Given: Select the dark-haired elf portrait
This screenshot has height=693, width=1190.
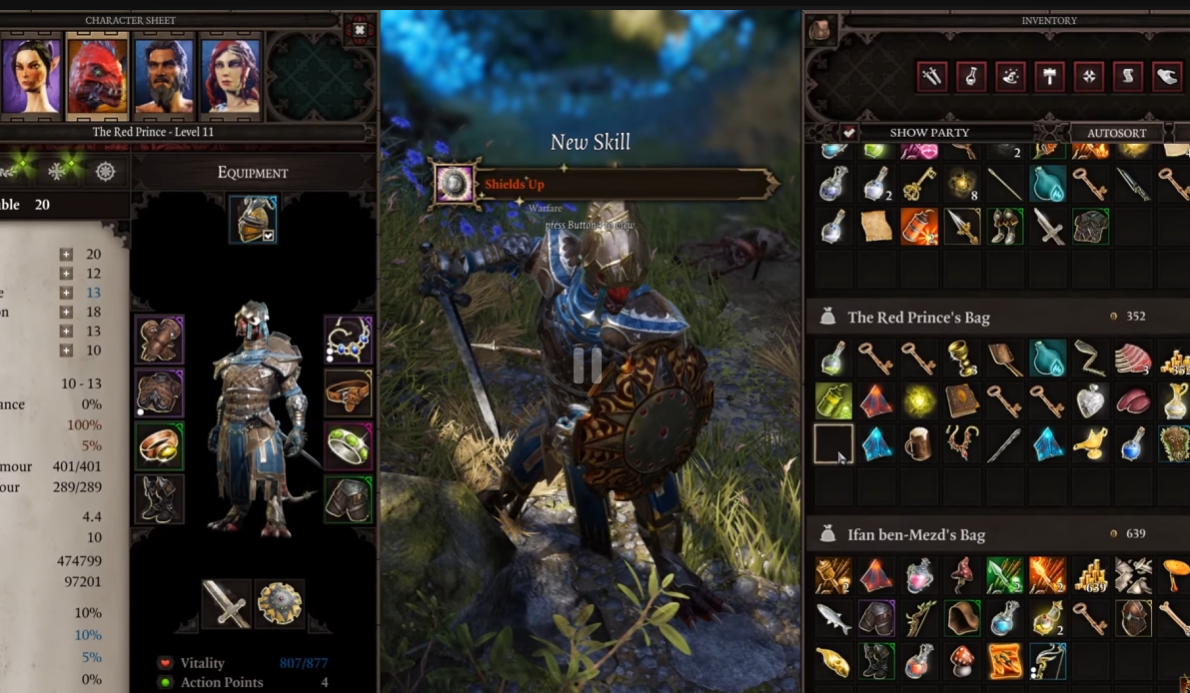Looking at the screenshot, I should [x=31, y=75].
